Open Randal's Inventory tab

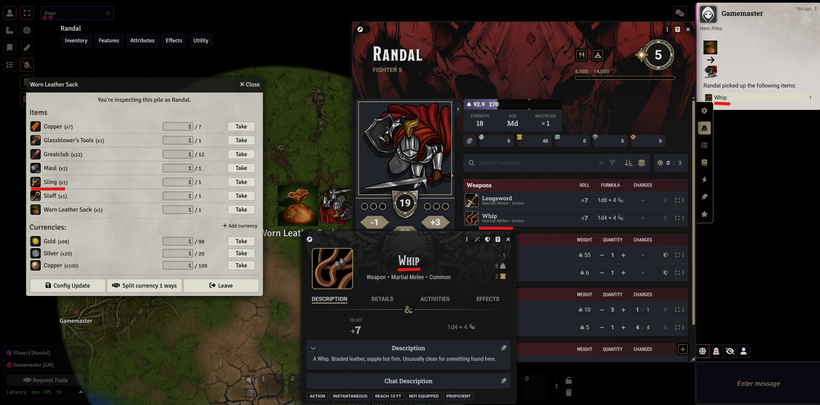click(76, 41)
